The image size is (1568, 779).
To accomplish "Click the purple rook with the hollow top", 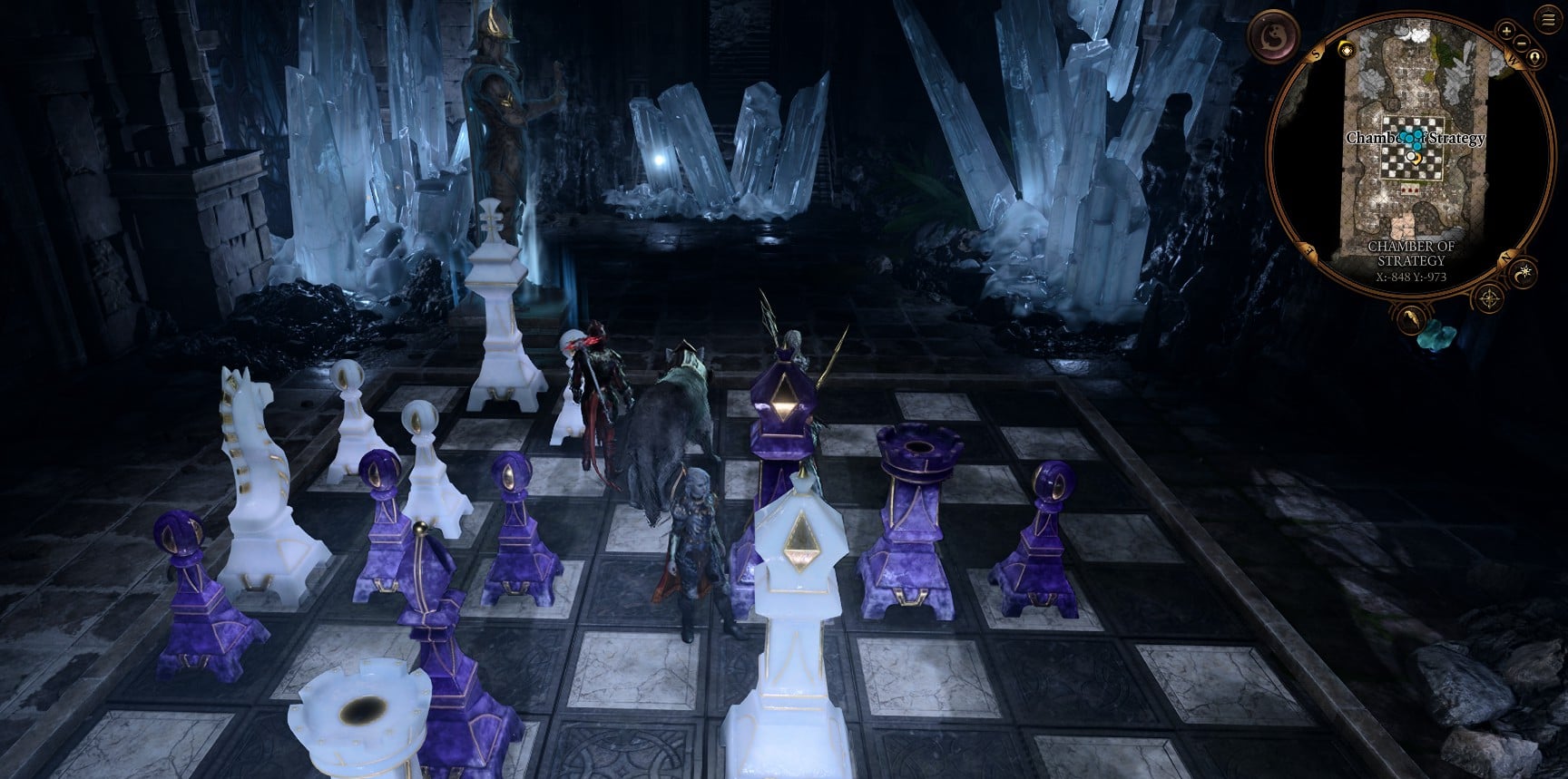I will click(x=916, y=517).
